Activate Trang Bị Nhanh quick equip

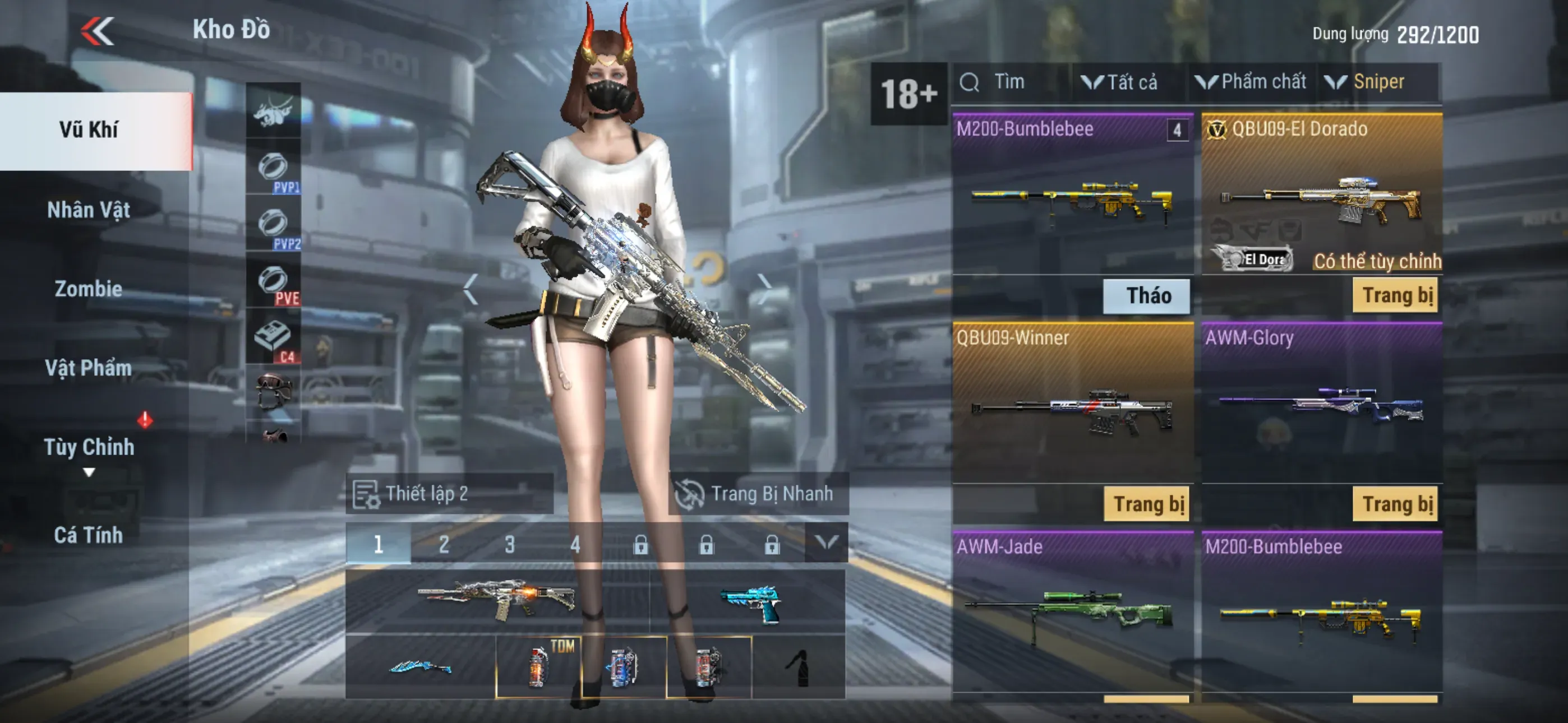pyautogui.click(x=758, y=494)
